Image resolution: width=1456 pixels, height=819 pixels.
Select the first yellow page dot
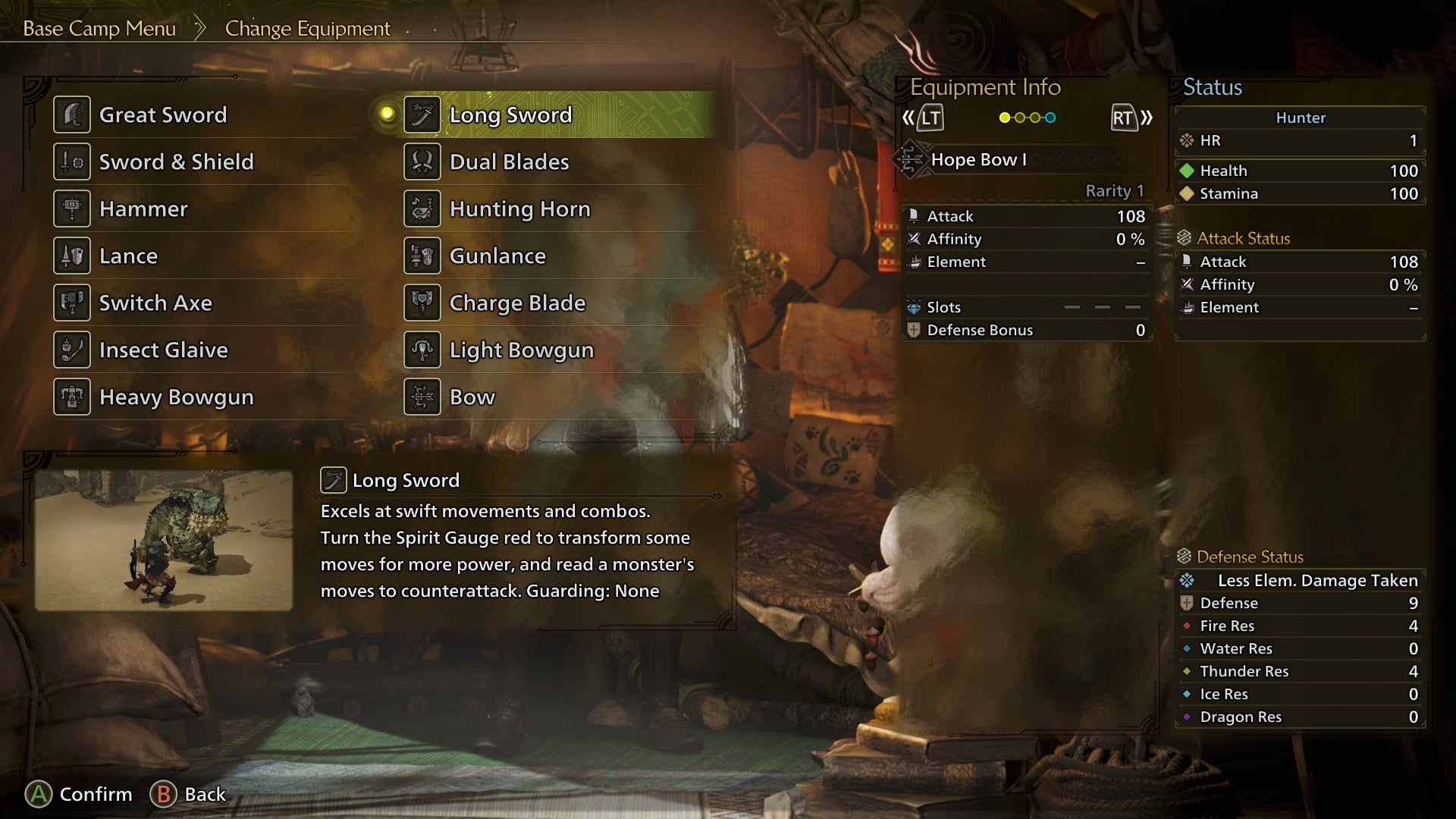(x=1005, y=118)
